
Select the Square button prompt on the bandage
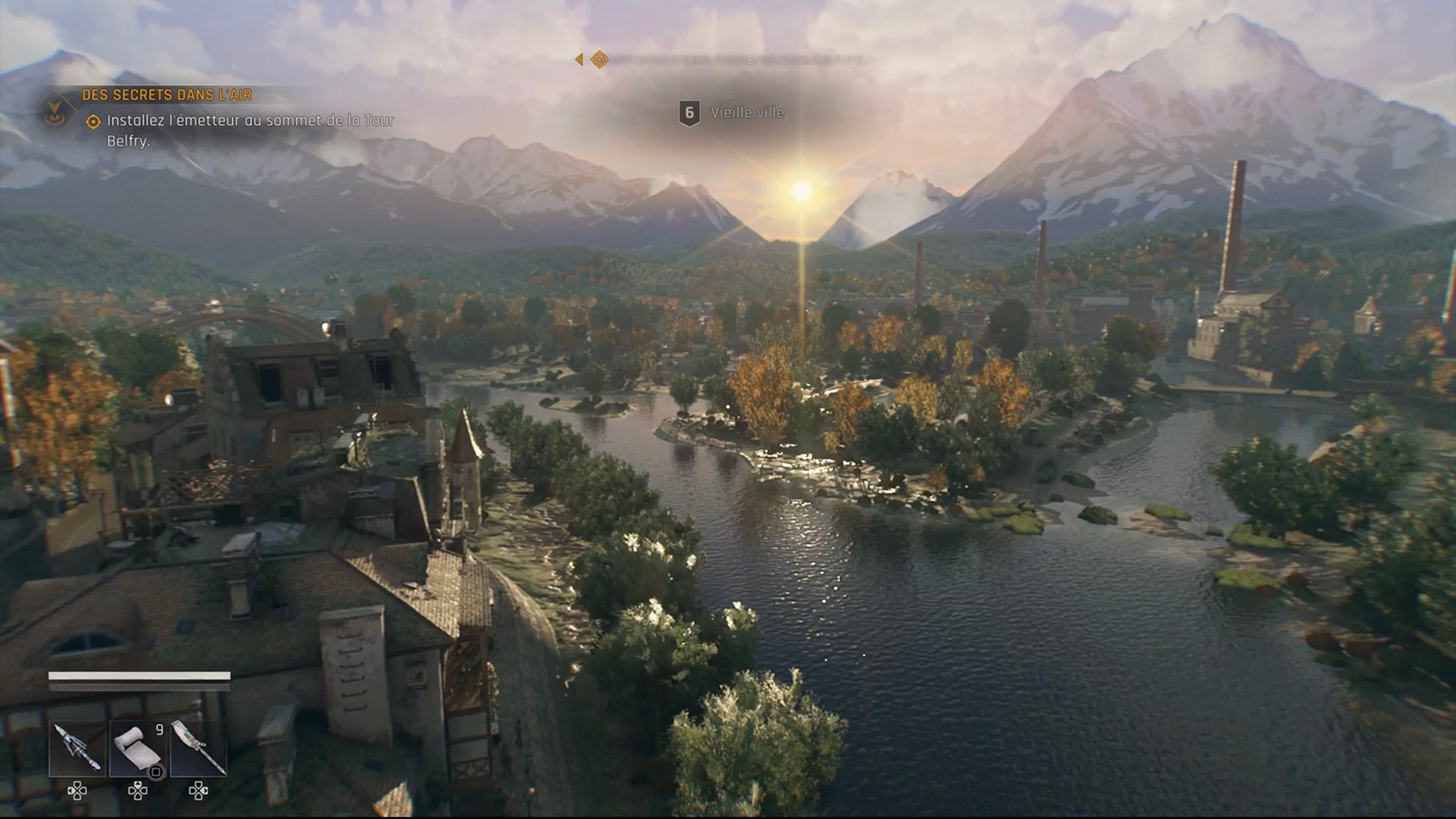tap(156, 772)
